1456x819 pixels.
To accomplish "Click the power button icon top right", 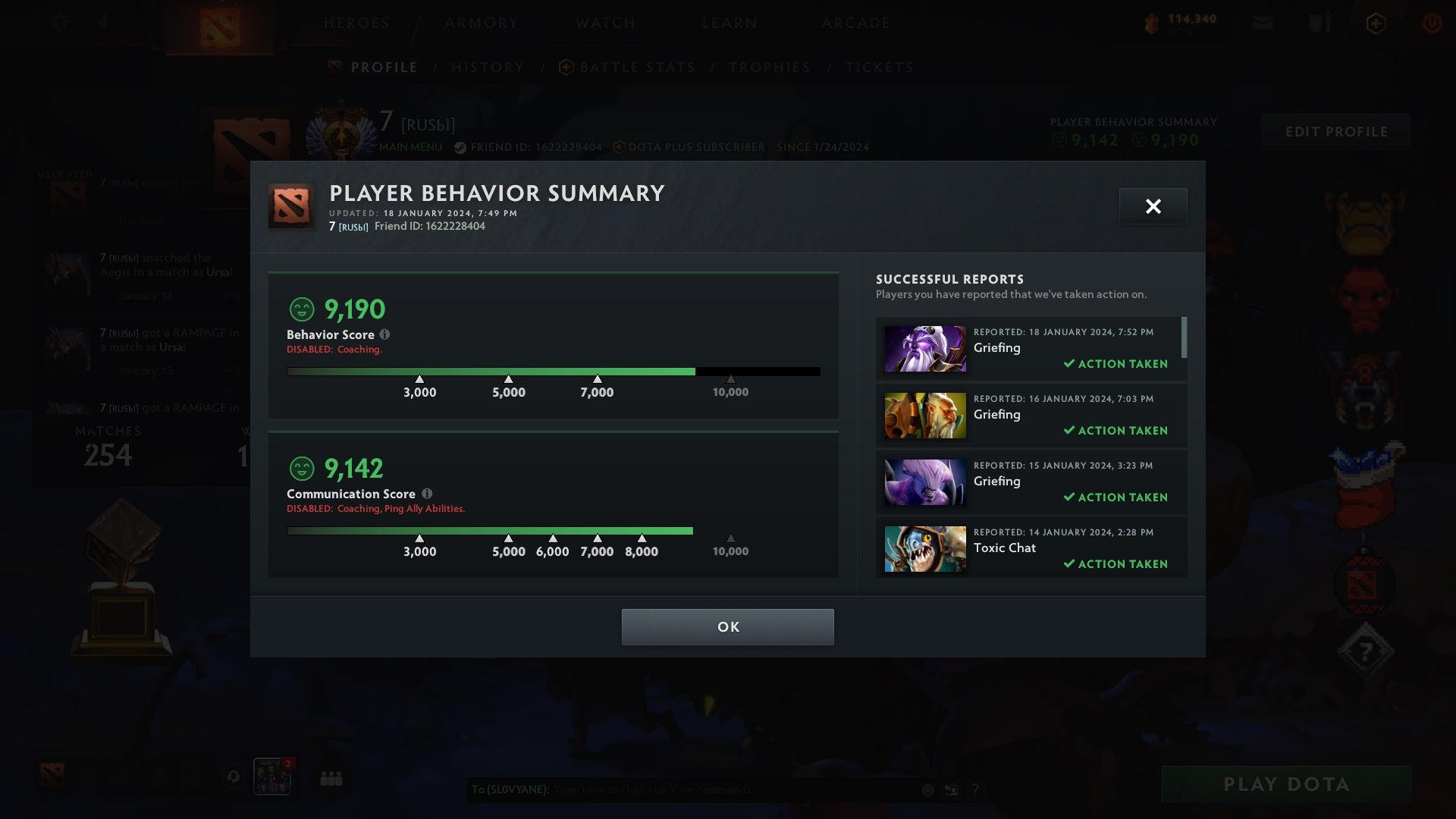I will click(1432, 23).
